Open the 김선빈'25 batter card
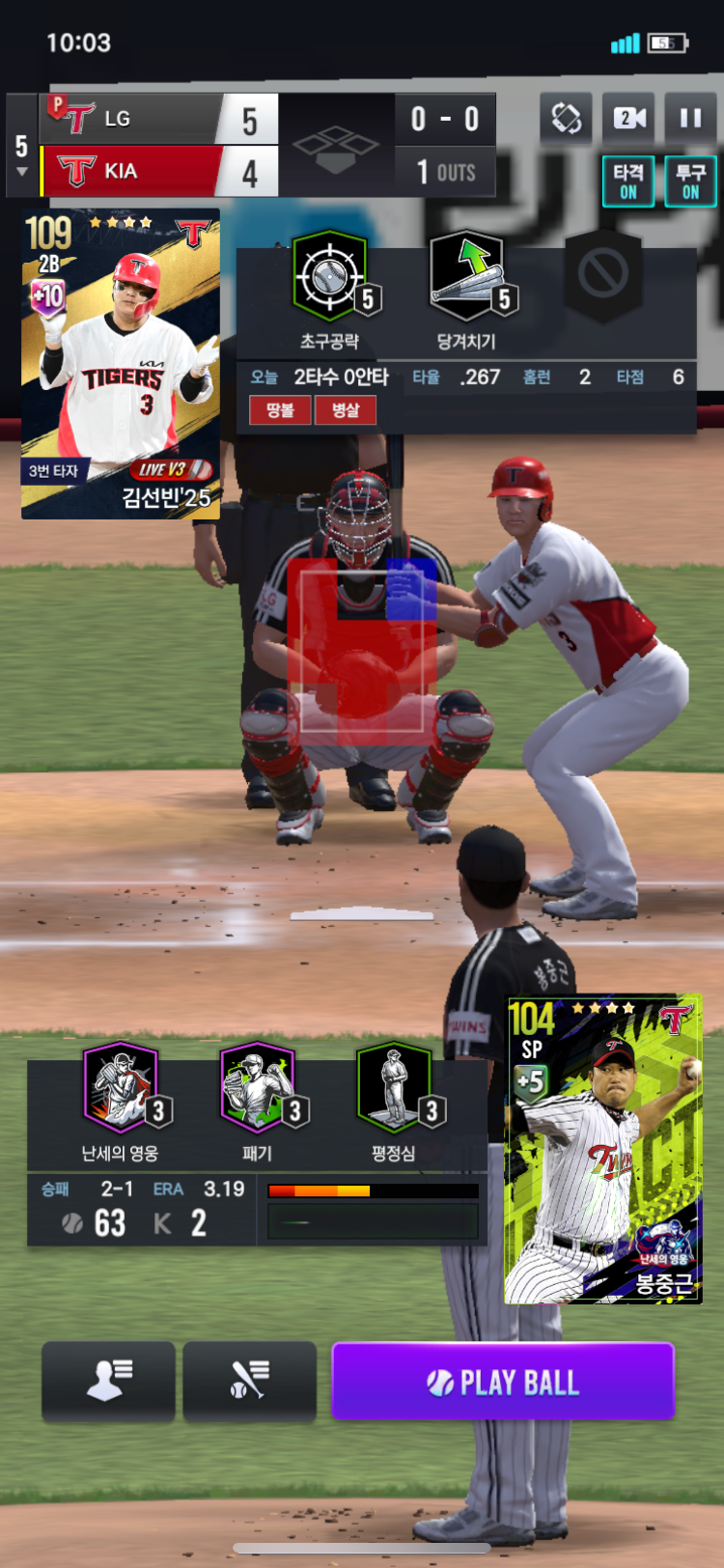The width and height of the screenshot is (724, 1568). tap(121, 365)
